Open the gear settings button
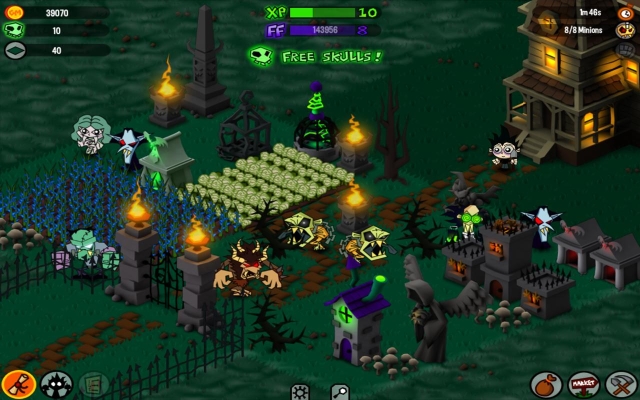The width and height of the screenshot is (640, 400). pyautogui.click(x=300, y=391)
